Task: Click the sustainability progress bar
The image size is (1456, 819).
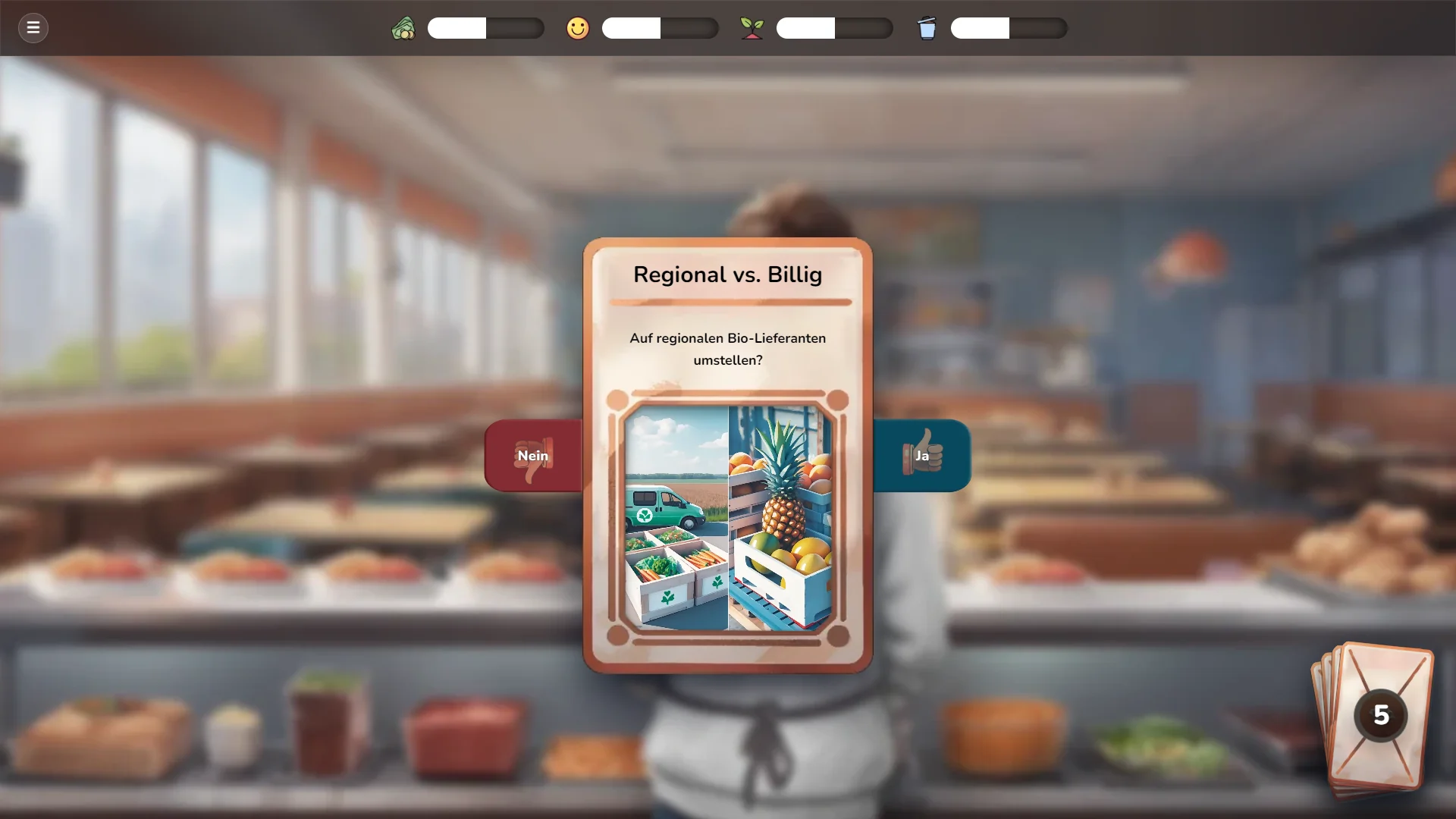Action: tap(834, 28)
